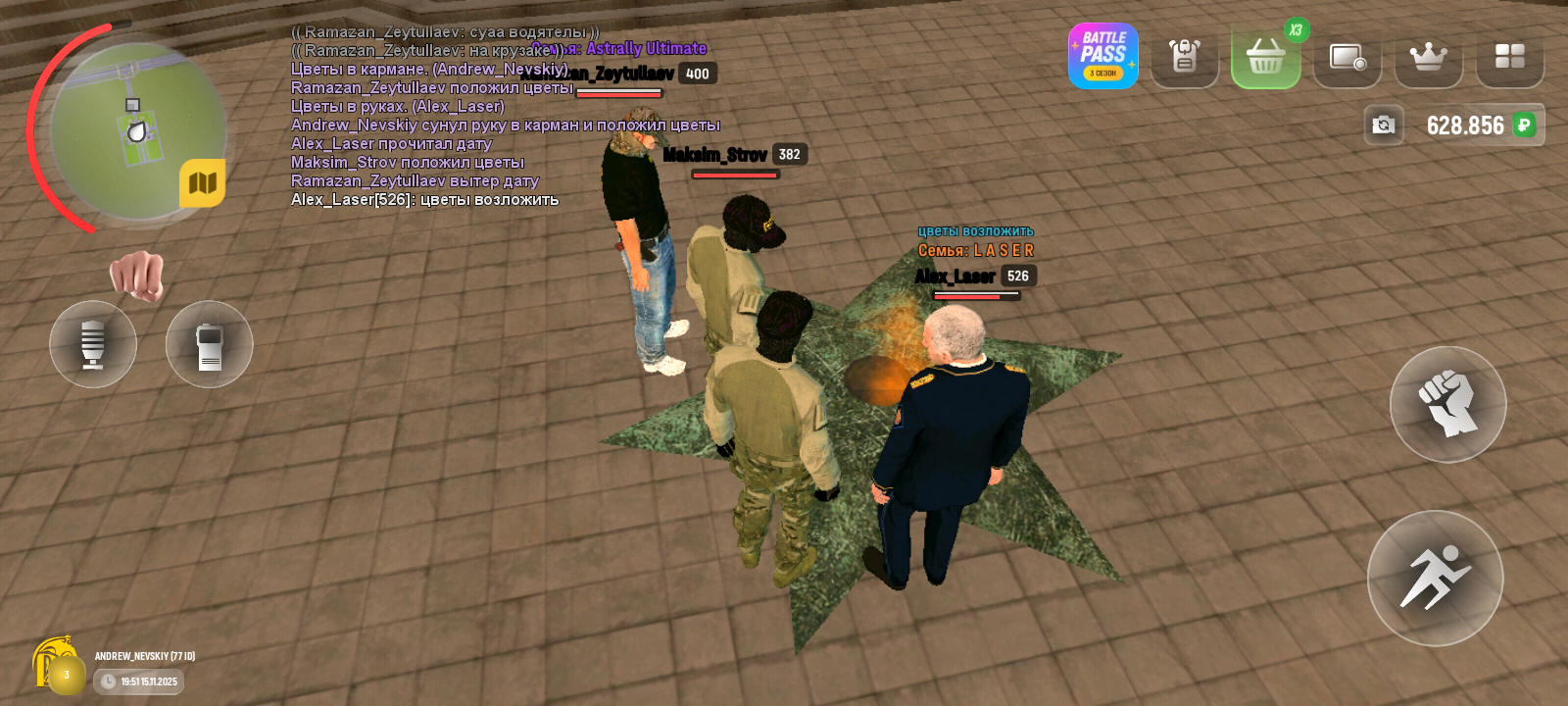Viewport: 1568px width, 706px height.
Task: Open the chat log messages
Action: (431, 116)
